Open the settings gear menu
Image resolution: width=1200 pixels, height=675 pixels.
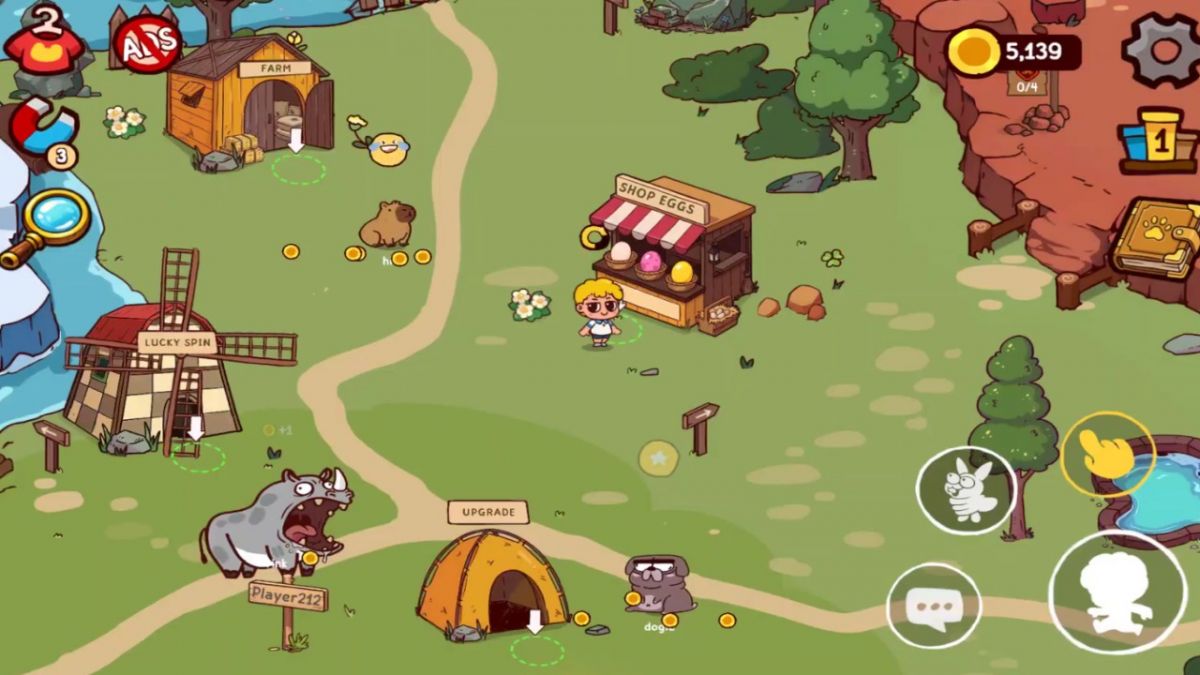pos(1160,48)
